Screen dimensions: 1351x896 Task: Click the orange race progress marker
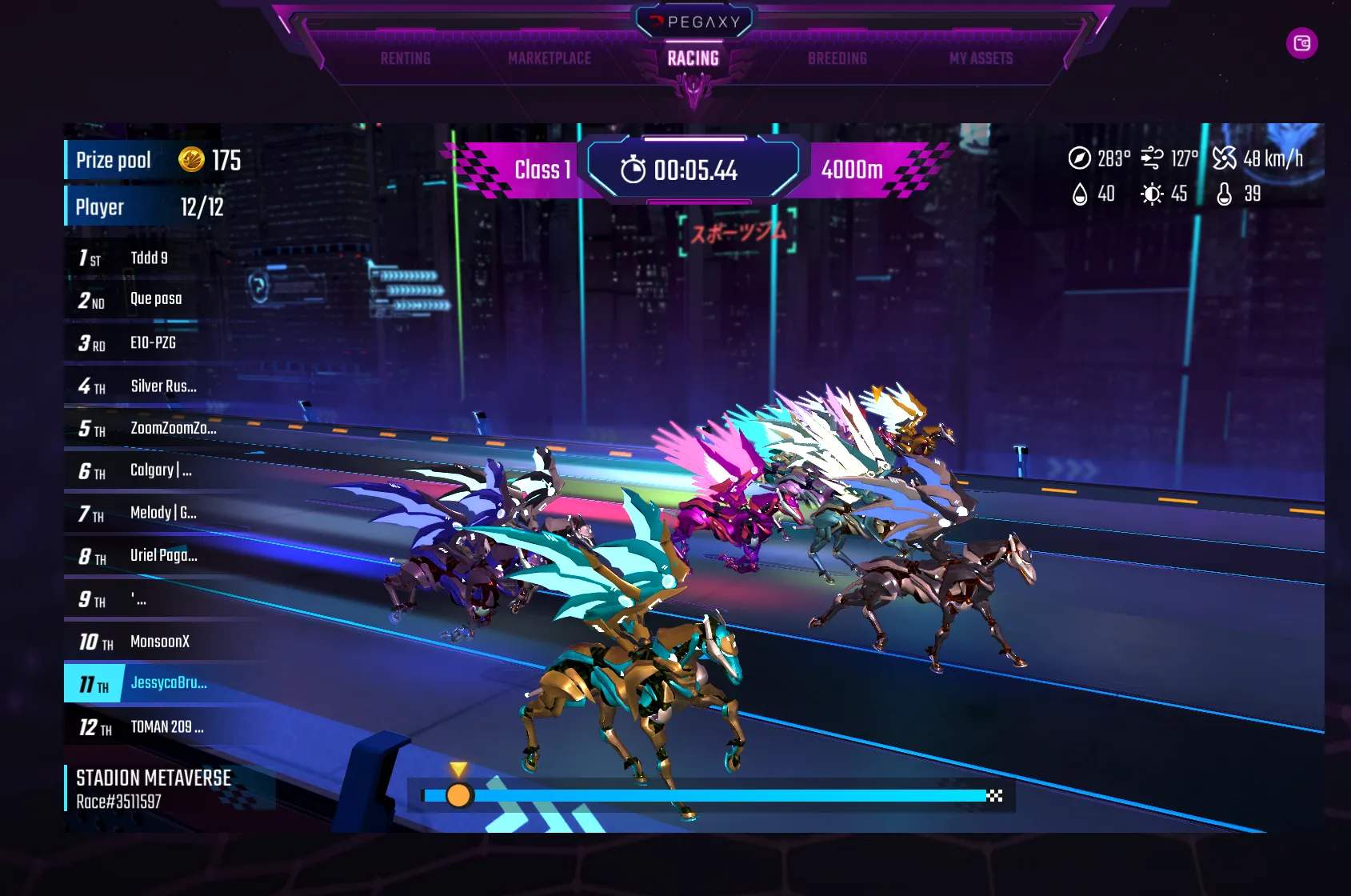458,796
